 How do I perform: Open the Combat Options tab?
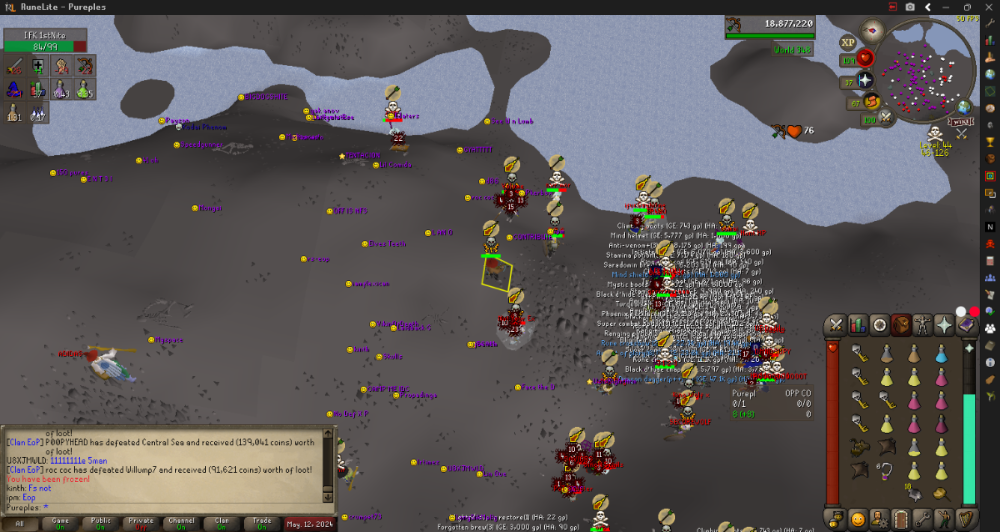pos(834,325)
